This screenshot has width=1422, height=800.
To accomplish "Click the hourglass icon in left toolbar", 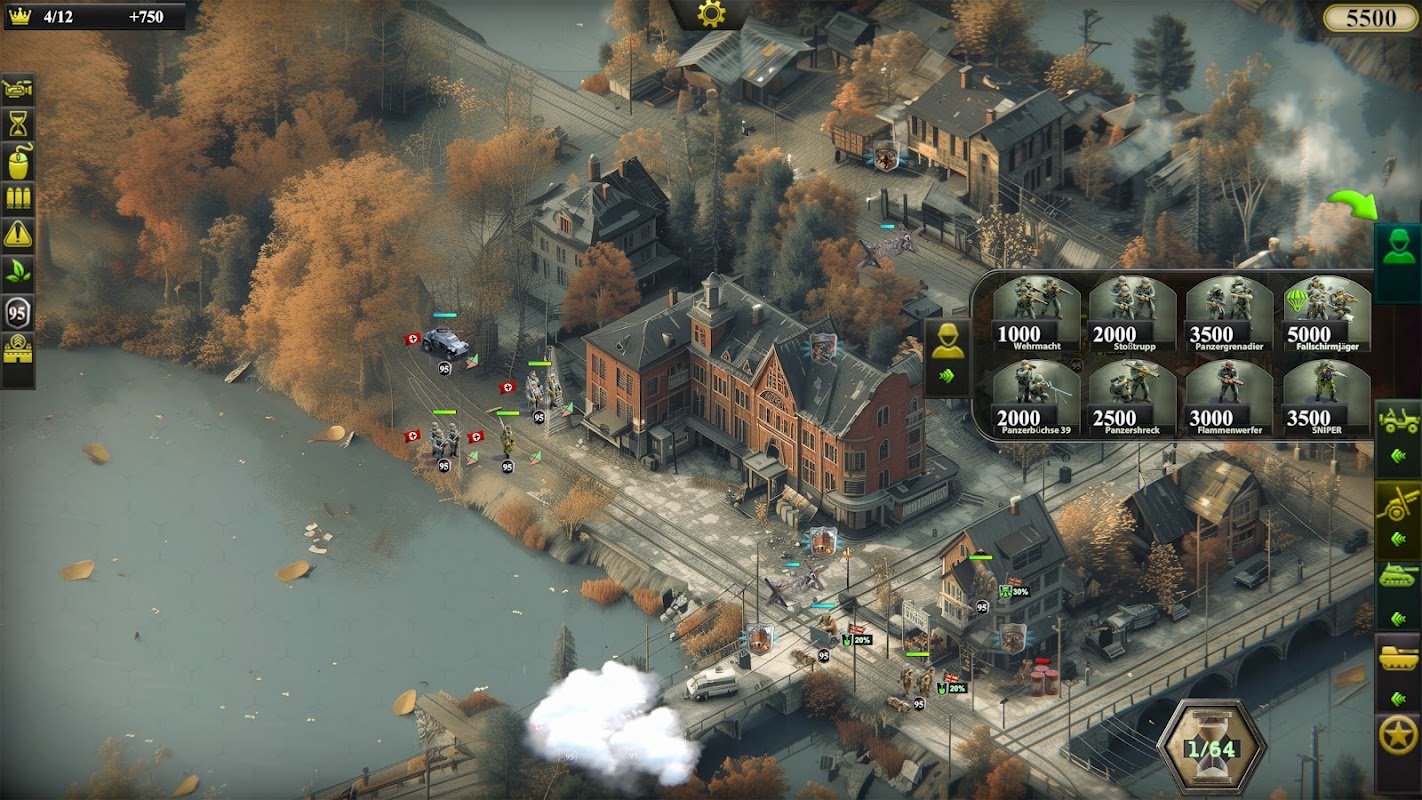I will (x=18, y=124).
